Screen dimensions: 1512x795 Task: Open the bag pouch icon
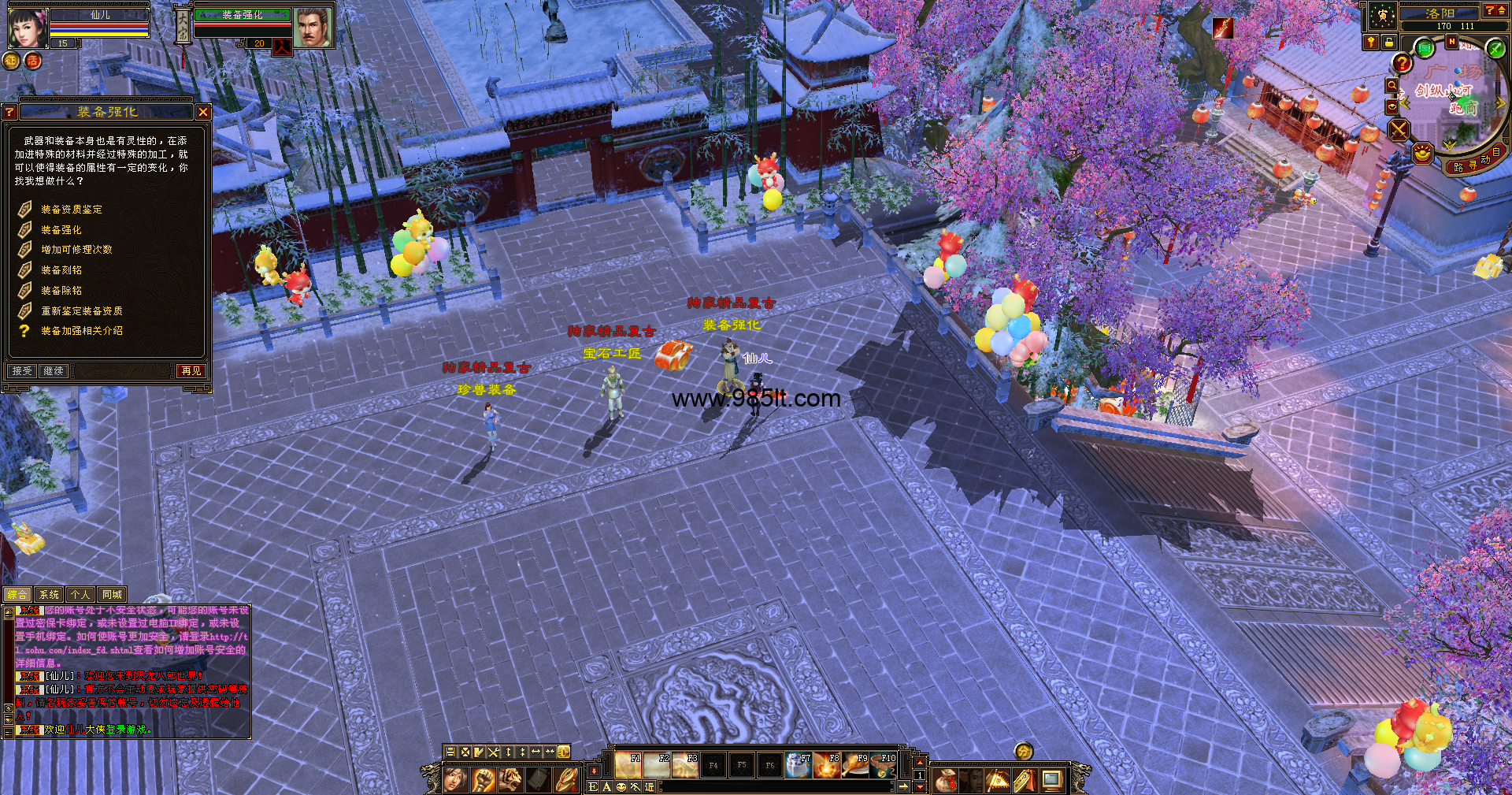coord(947,780)
